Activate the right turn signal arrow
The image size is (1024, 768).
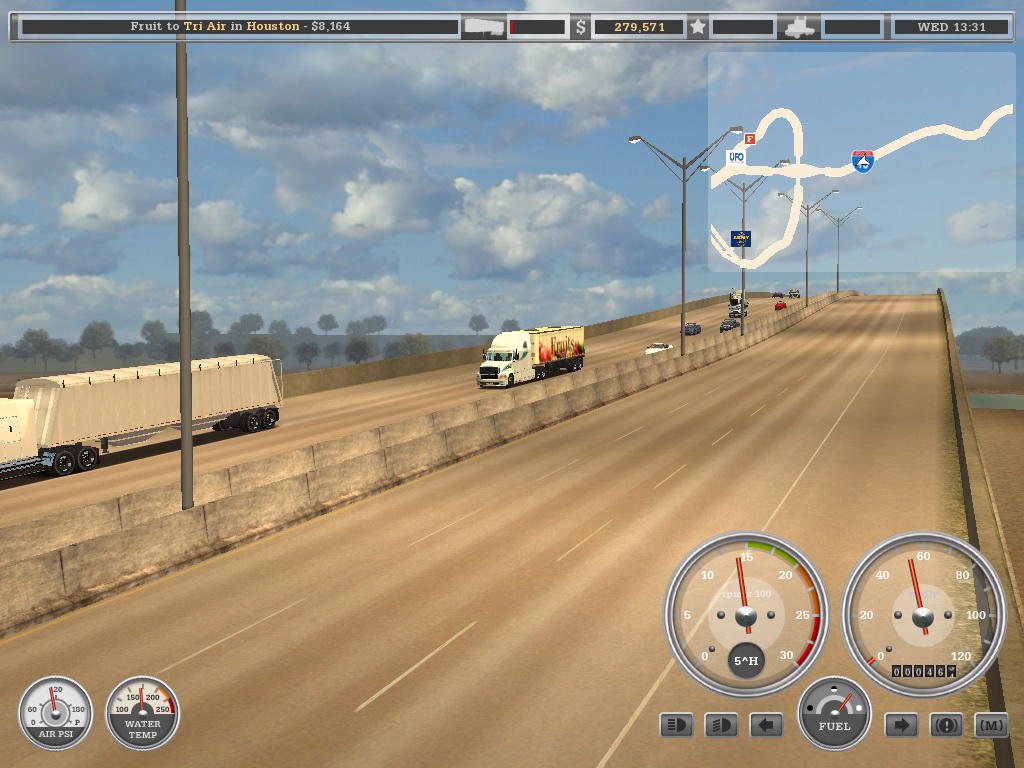901,725
